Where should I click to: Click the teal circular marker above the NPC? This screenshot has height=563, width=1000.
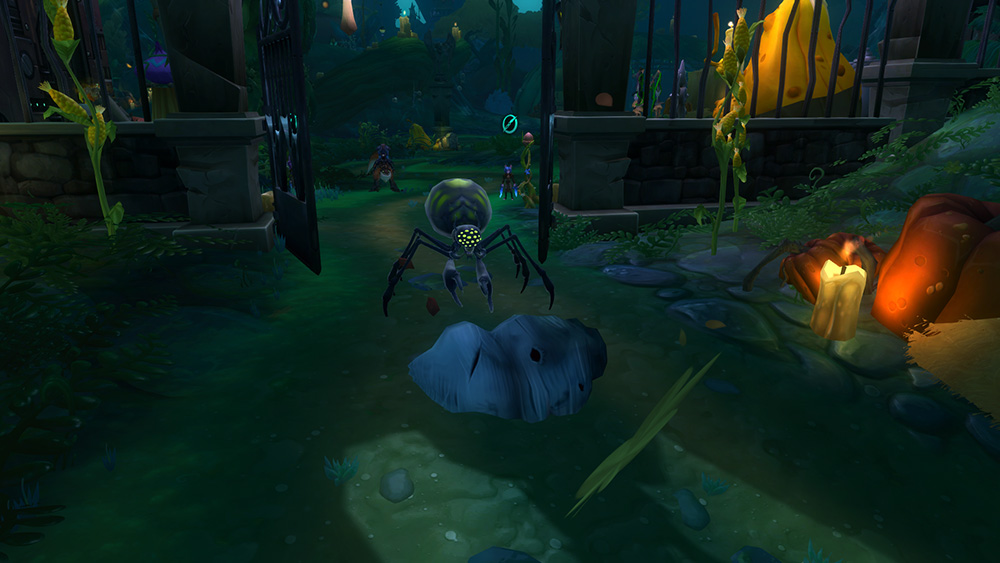pos(509,124)
